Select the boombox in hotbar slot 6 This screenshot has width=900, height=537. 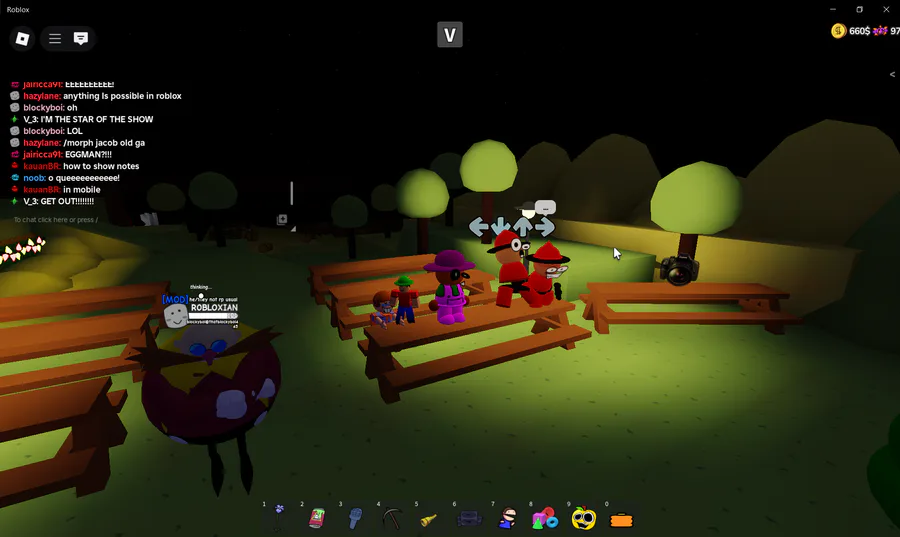469,518
